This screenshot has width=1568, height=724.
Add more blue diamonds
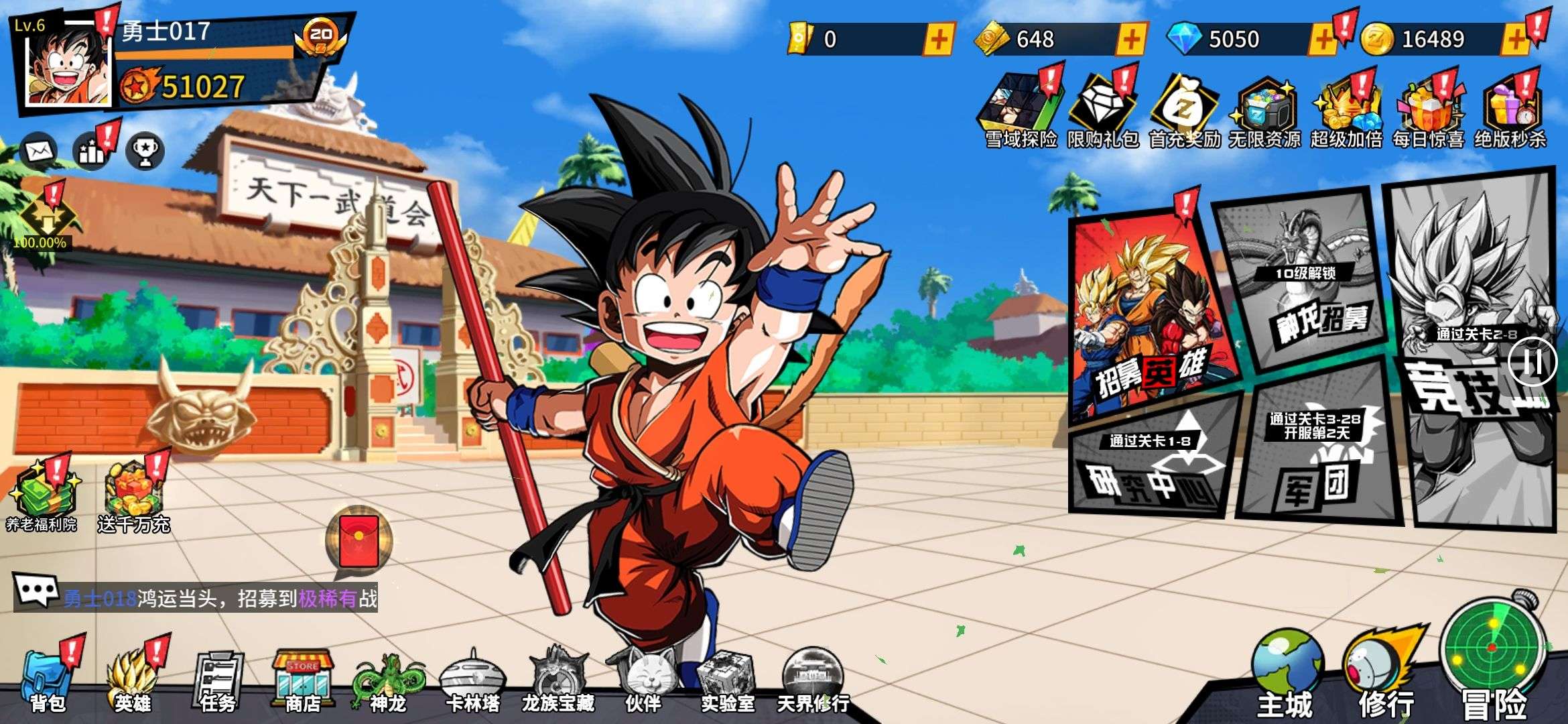tap(1323, 39)
